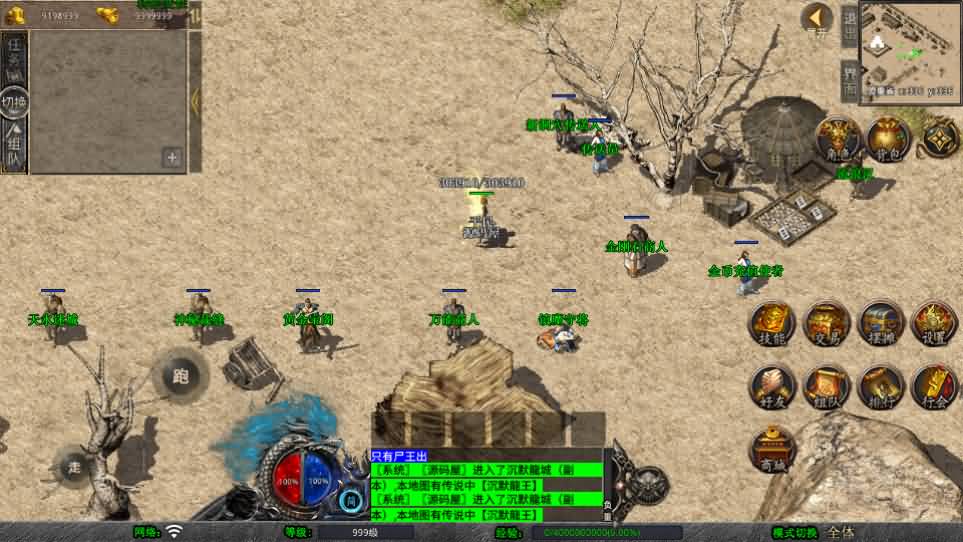963x542 pixels.
Task: Open the 角色 character sheet
Action: pyautogui.click(x=838, y=140)
